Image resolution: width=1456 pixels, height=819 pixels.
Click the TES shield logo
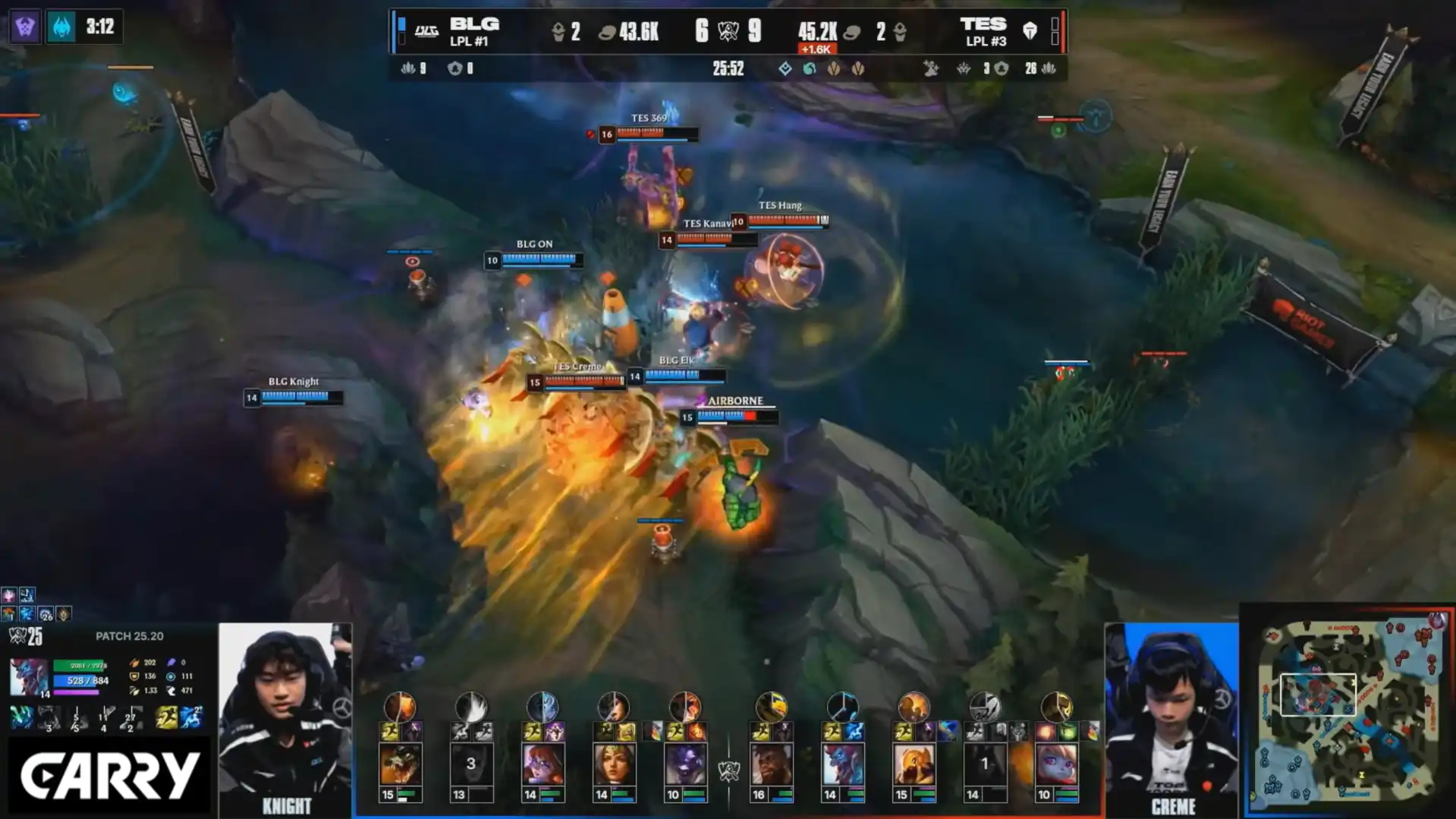click(x=1030, y=30)
